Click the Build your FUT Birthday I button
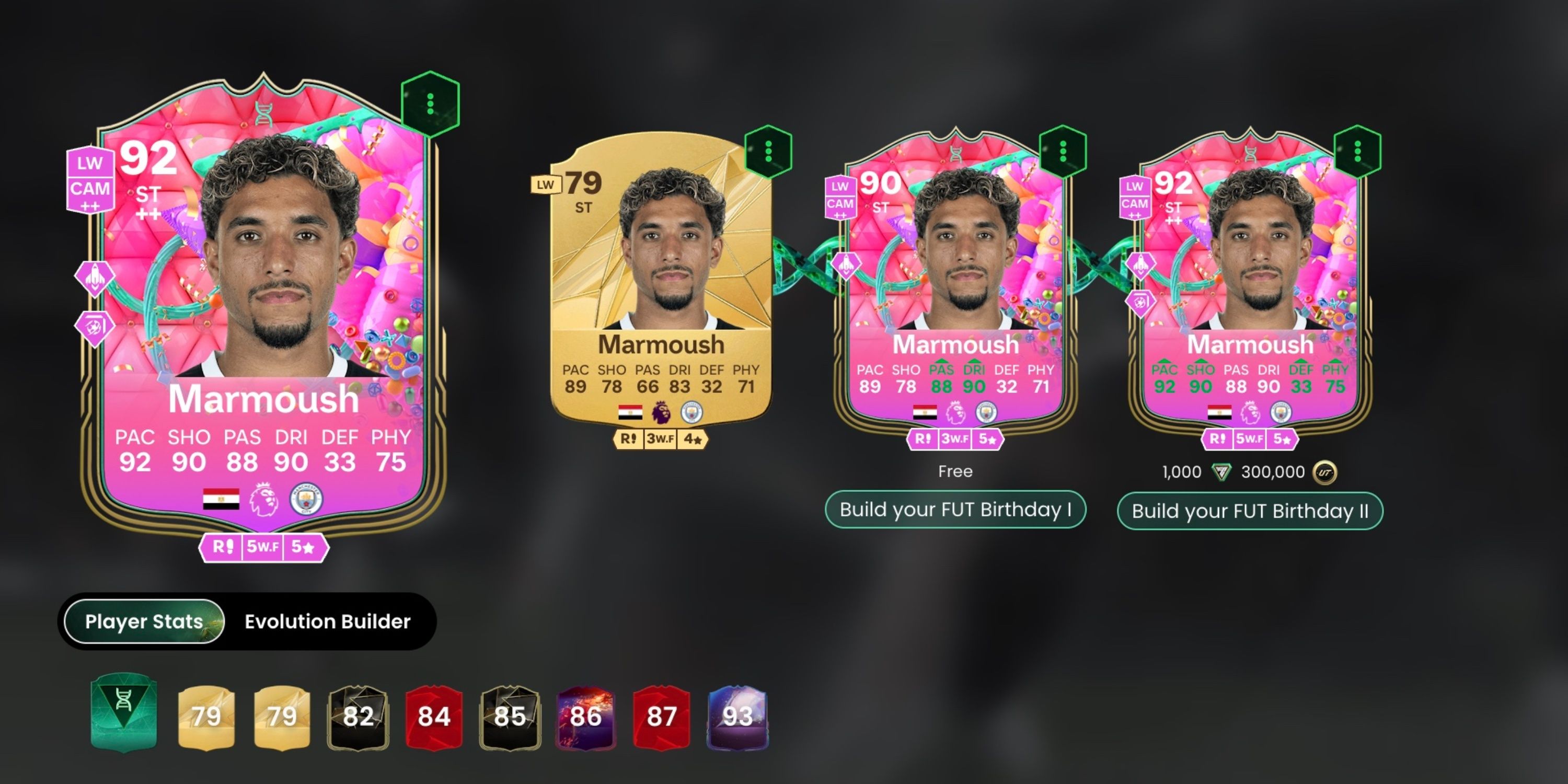This screenshot has width=1568, height=784. 958,509
